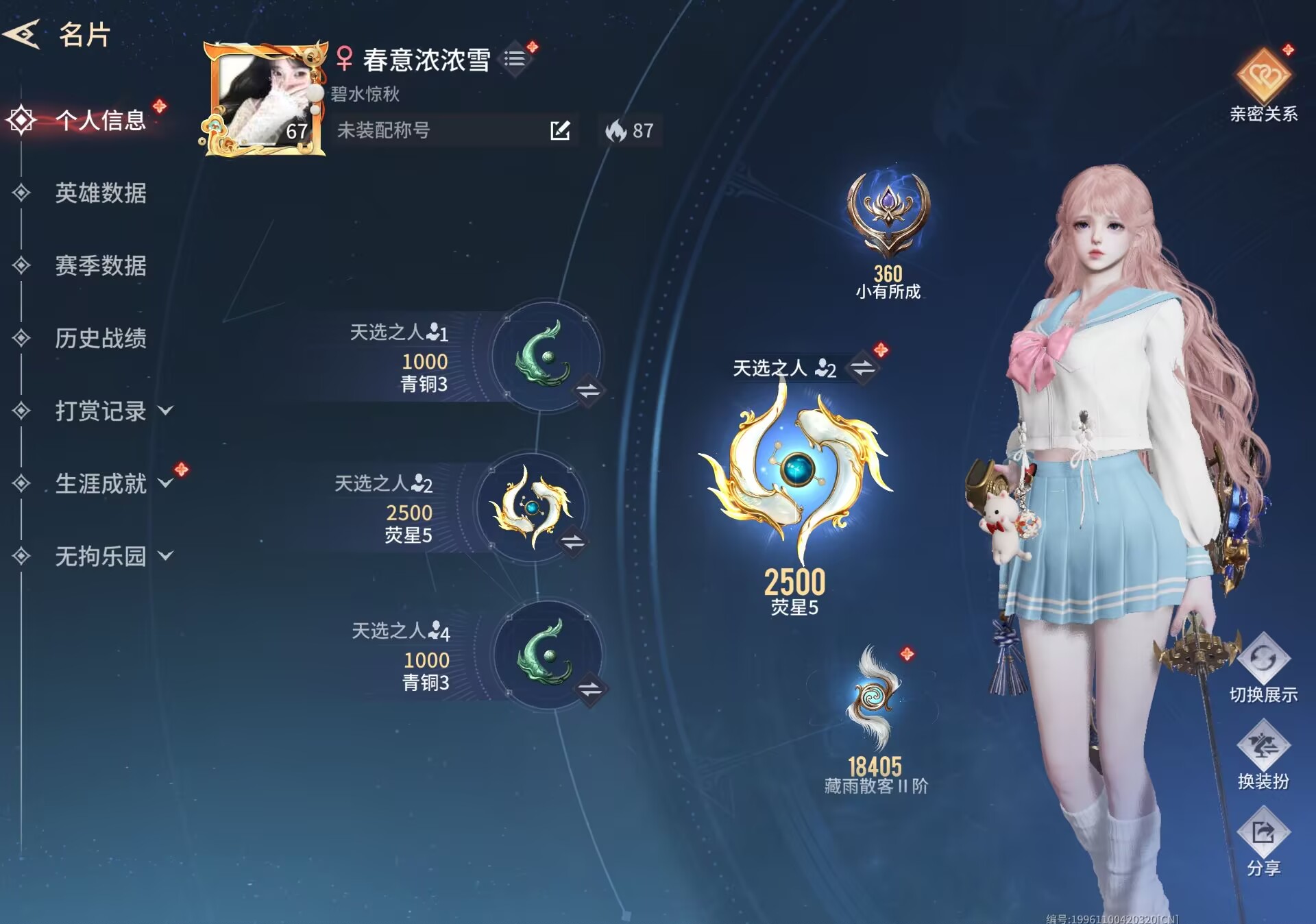Open the 换装扮 outfit menu
Viewport: 1316px width, 924px height.
(1263, 754)
